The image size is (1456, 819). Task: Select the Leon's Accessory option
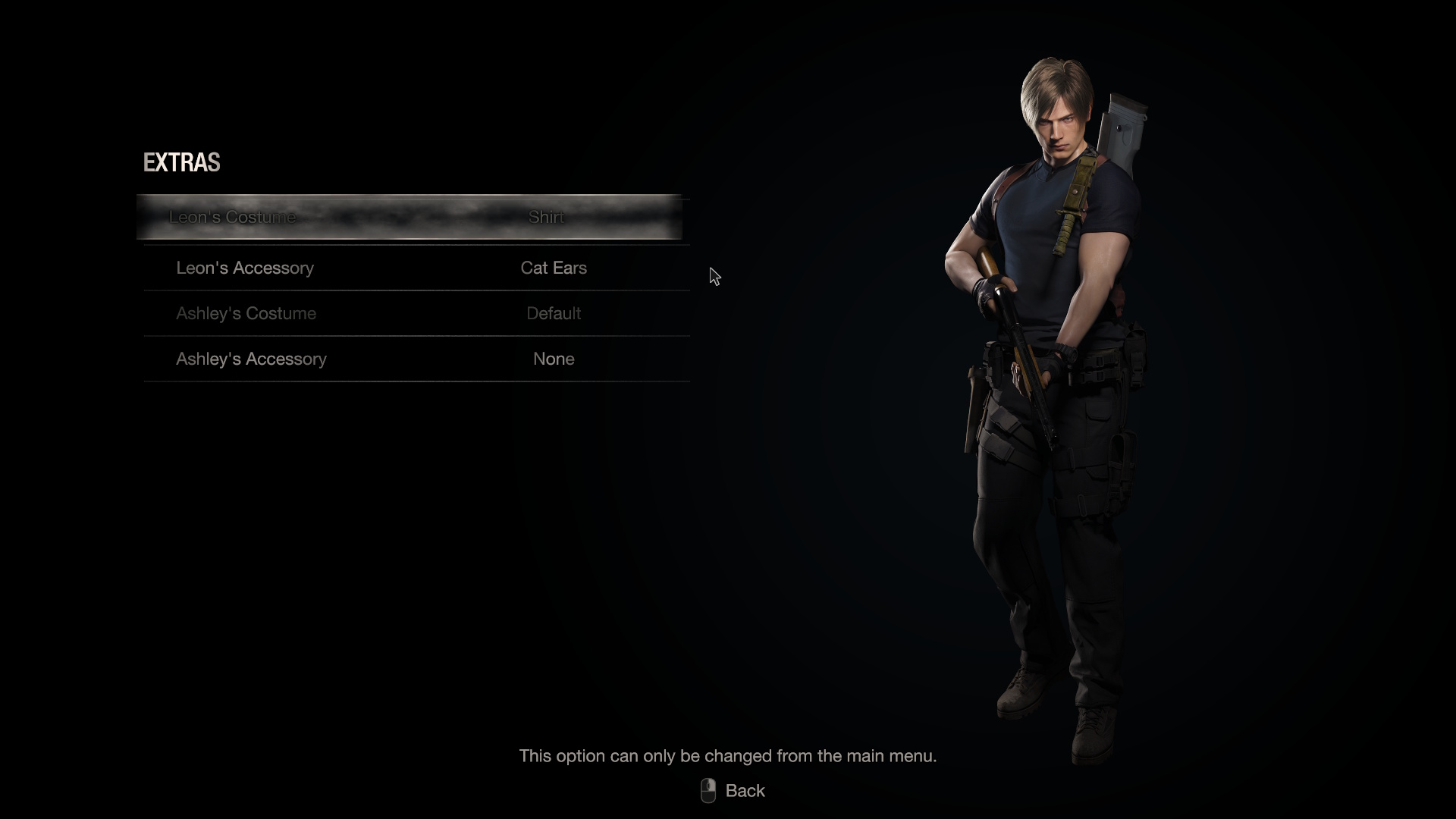click(x=245, y=268)
